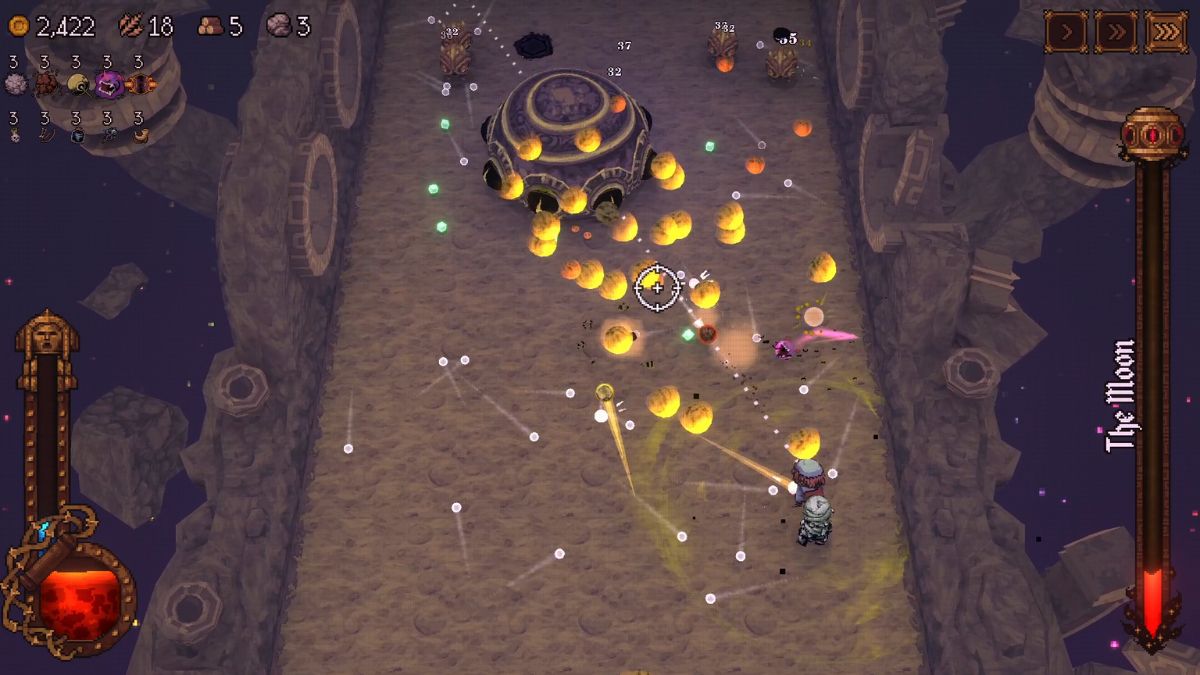
Task: Pick the brown spiky ball icon
Action: [x=46, y=84]
